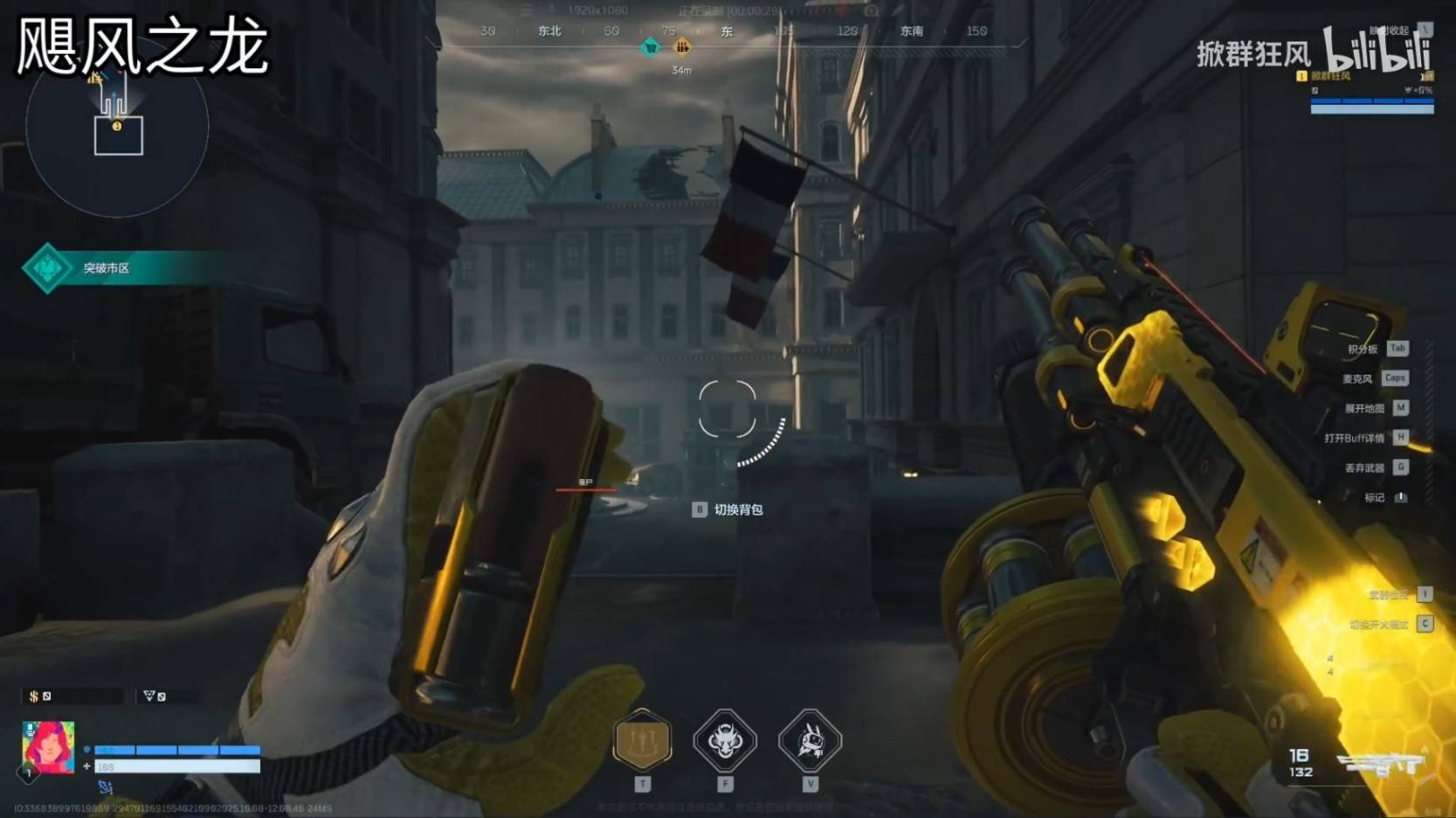Click the pink-haired character portrait
Image resolution: width=1456 pixels, height=818 pixels.
[x=48, y=747]
